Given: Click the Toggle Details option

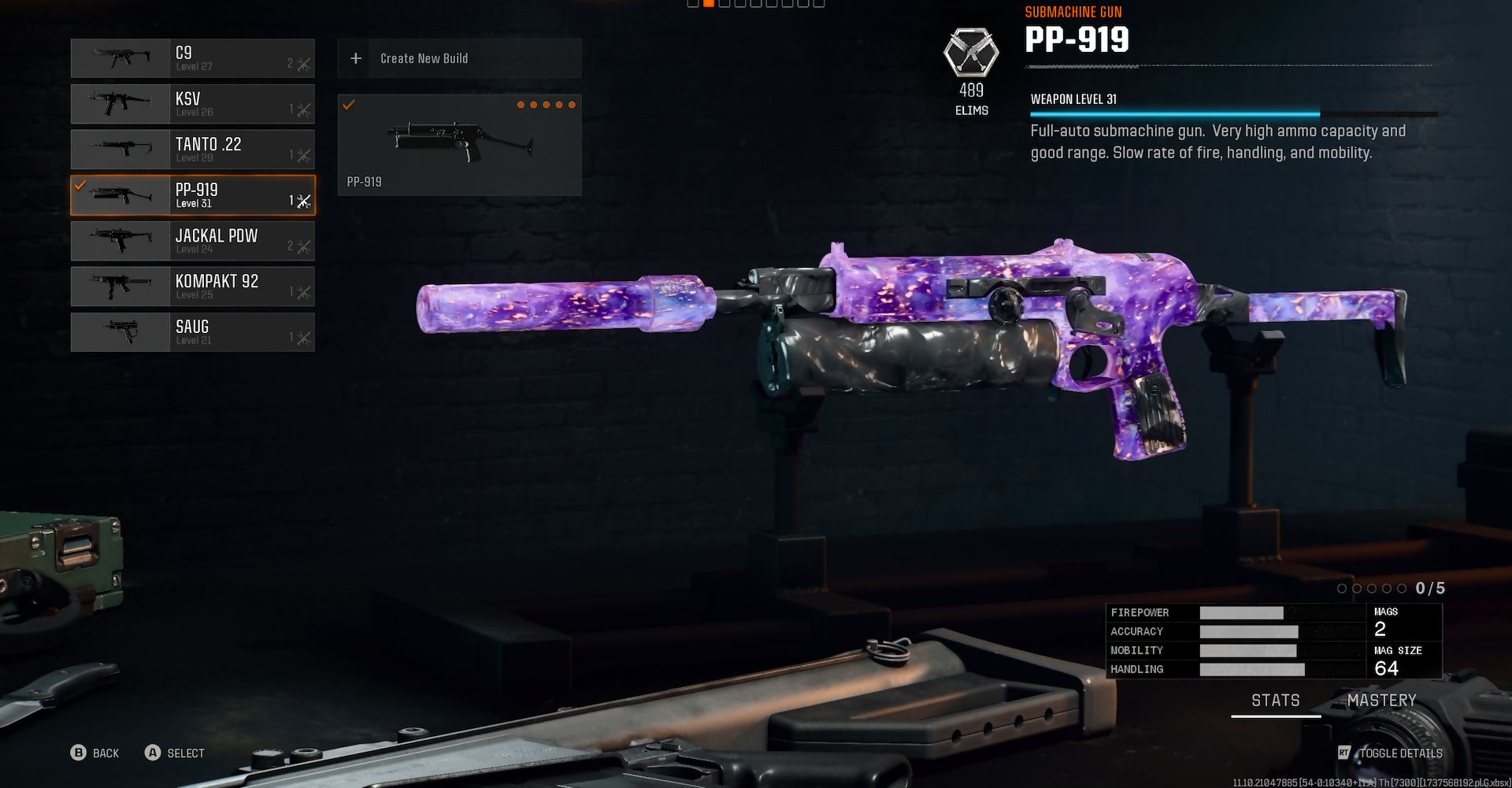Looking at the screenshot, I should click(1392, 753).
